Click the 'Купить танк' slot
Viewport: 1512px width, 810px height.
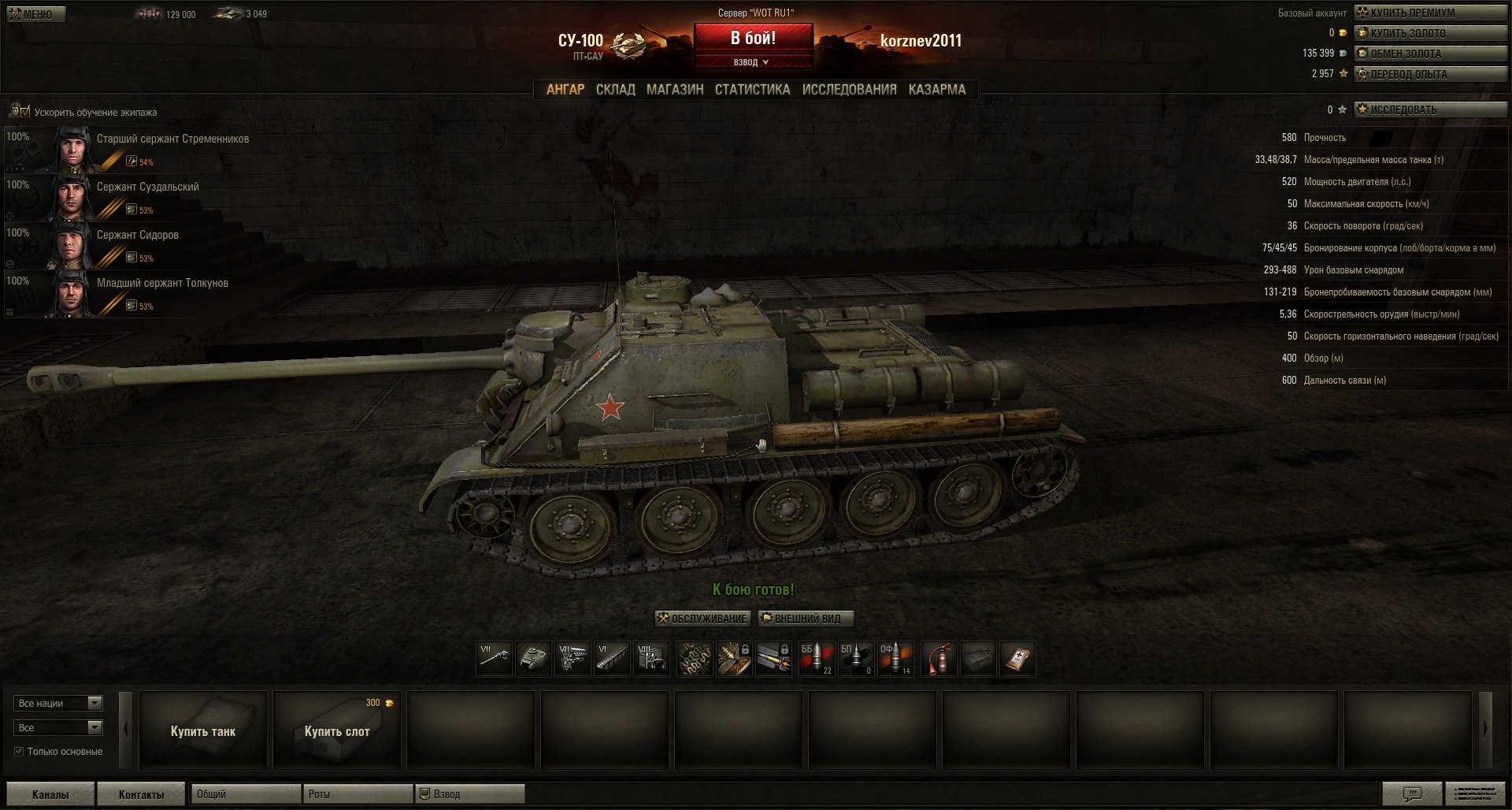[x=203, y=730]
